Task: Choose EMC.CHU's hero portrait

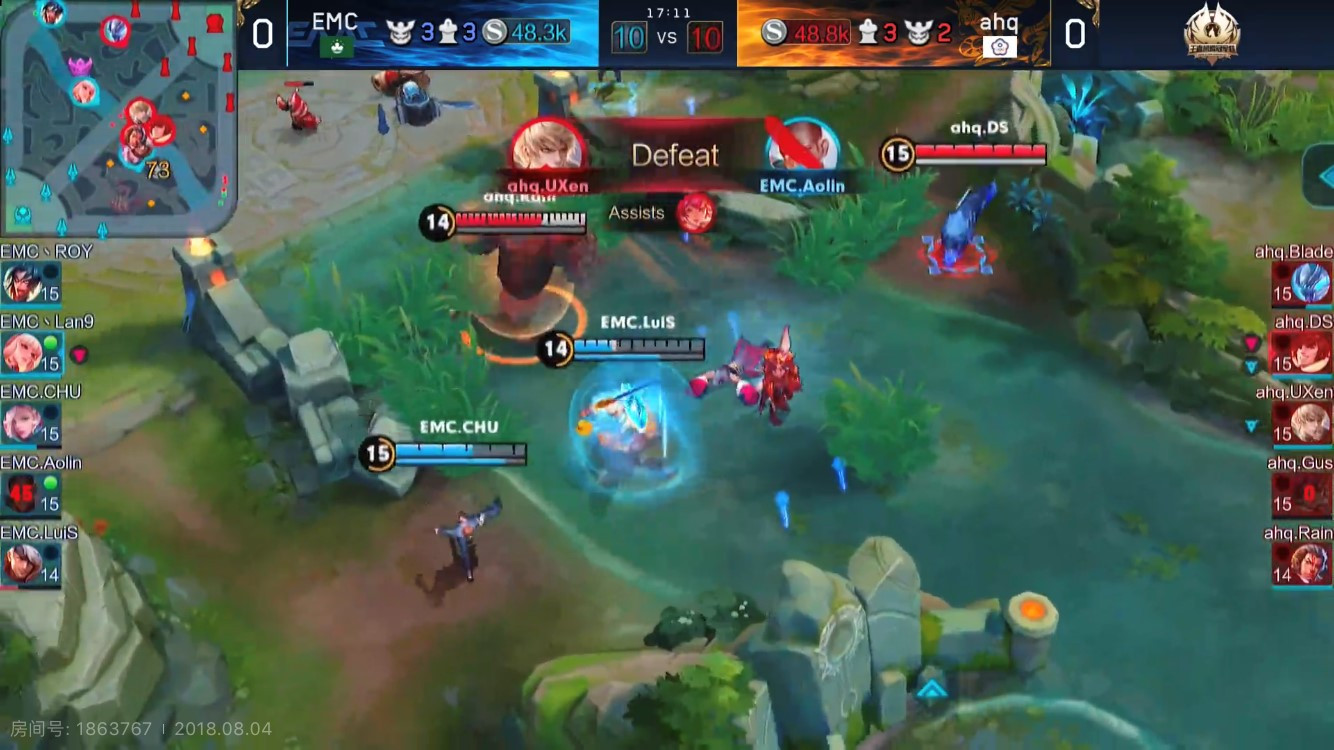Action: tap(22, 423)
